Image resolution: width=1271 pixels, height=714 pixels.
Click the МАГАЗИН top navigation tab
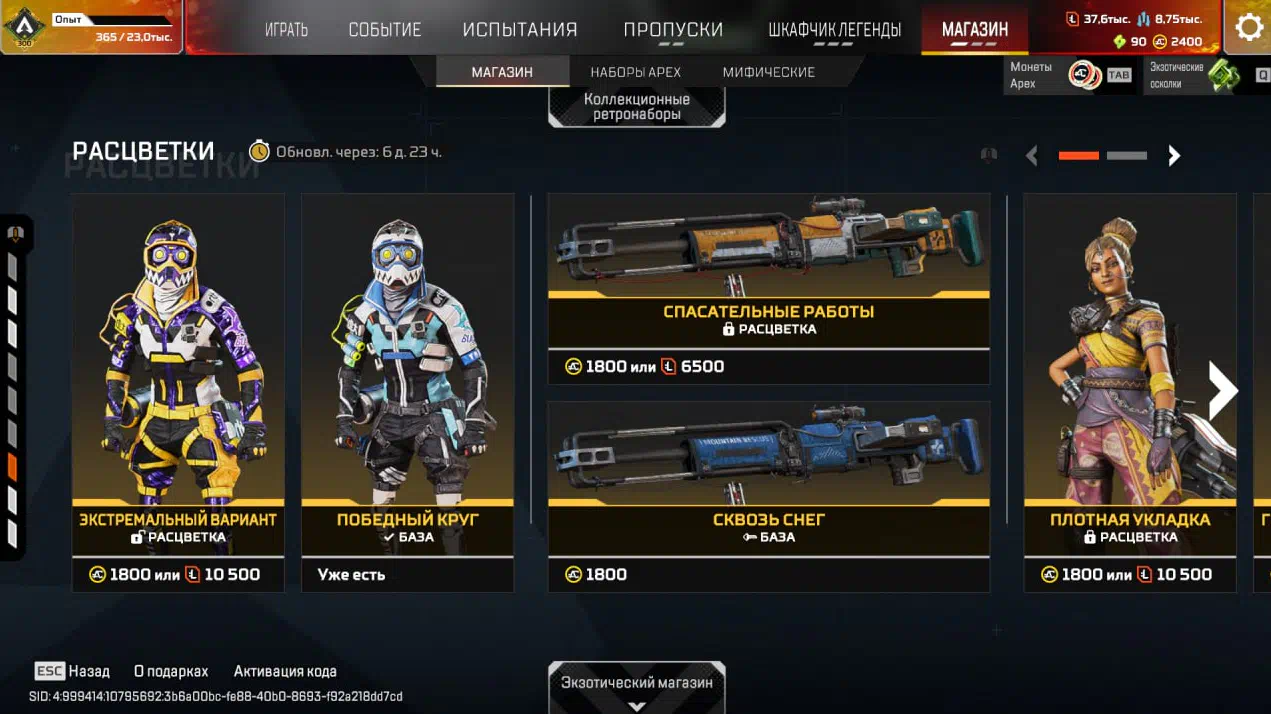tap(974, 30)
